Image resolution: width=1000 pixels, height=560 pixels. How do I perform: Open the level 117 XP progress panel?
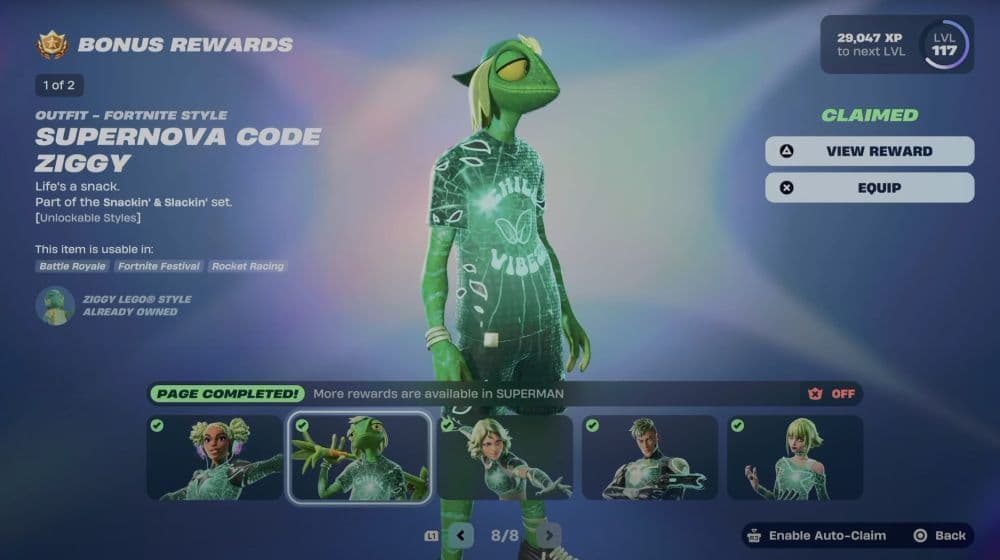(x=895, y=45)
